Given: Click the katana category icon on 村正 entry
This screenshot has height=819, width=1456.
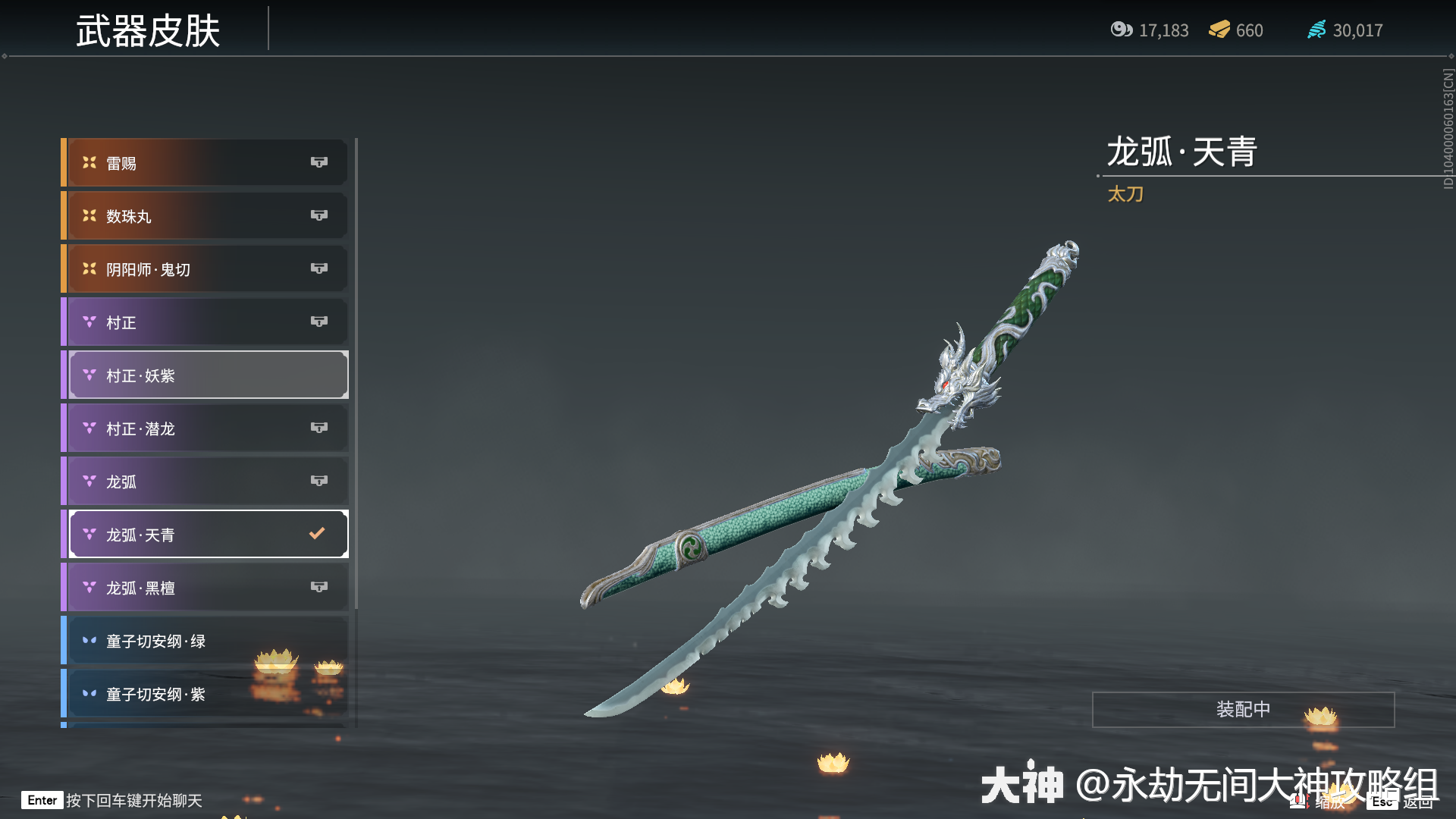Looking at the screenshot, I should point(89,322).
